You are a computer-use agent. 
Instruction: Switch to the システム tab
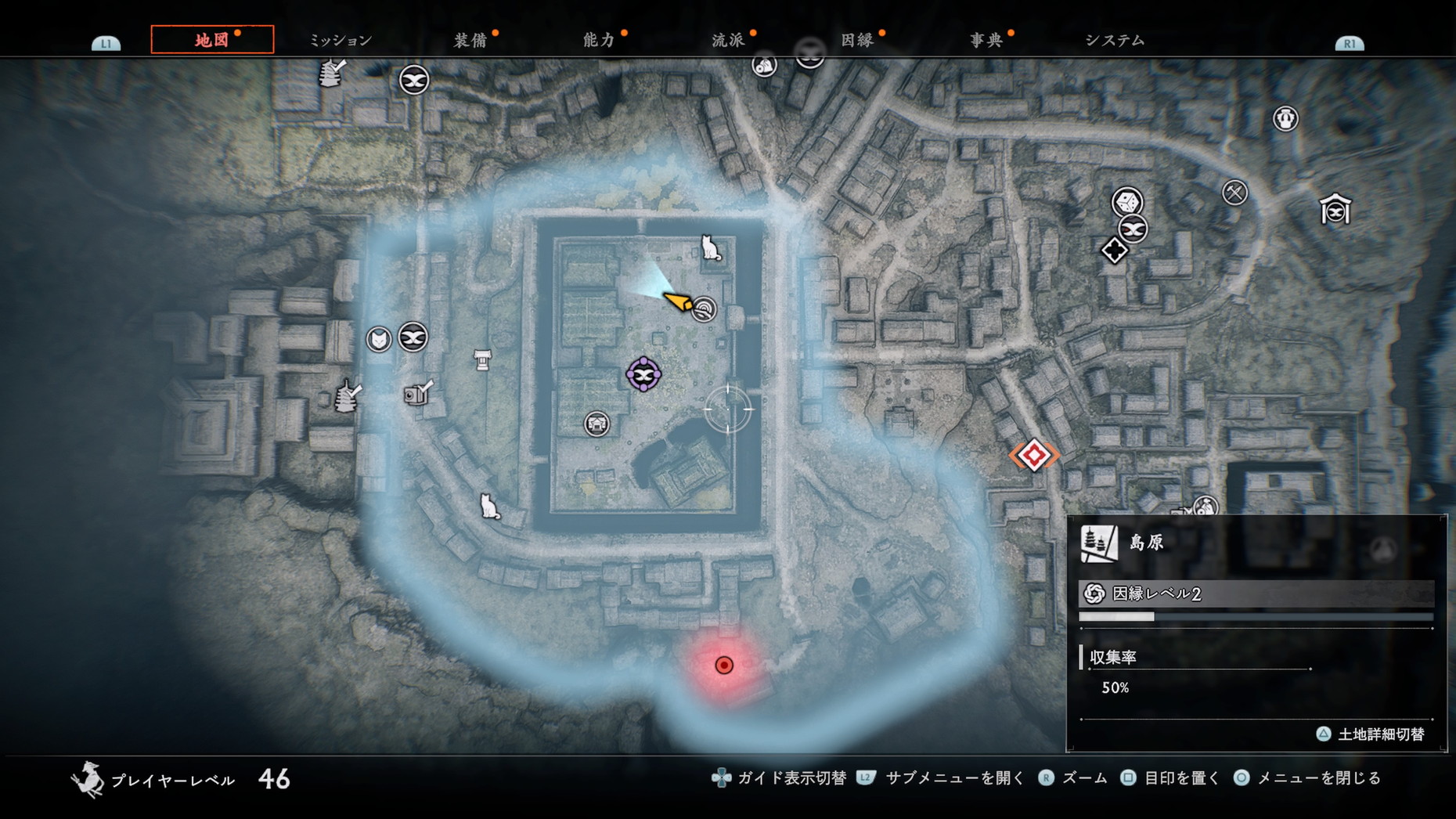[1115, 40]
